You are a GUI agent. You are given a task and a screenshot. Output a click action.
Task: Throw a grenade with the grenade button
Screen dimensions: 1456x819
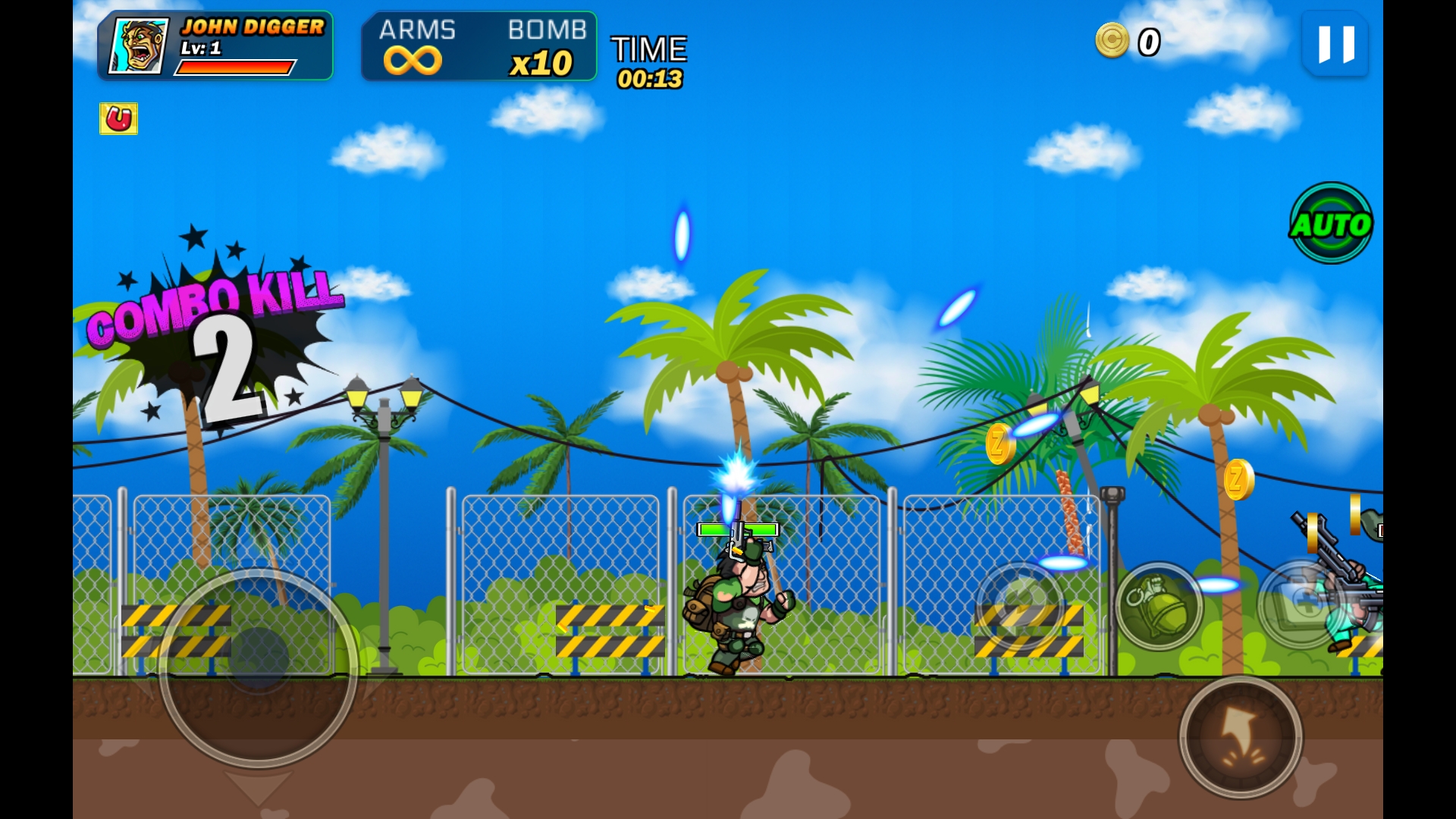click(x=1158, y=605)
